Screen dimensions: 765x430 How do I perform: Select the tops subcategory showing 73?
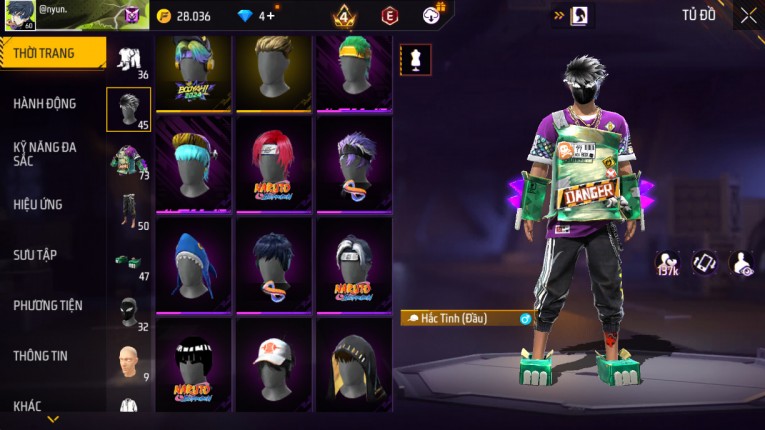click(x=128, y=160)
